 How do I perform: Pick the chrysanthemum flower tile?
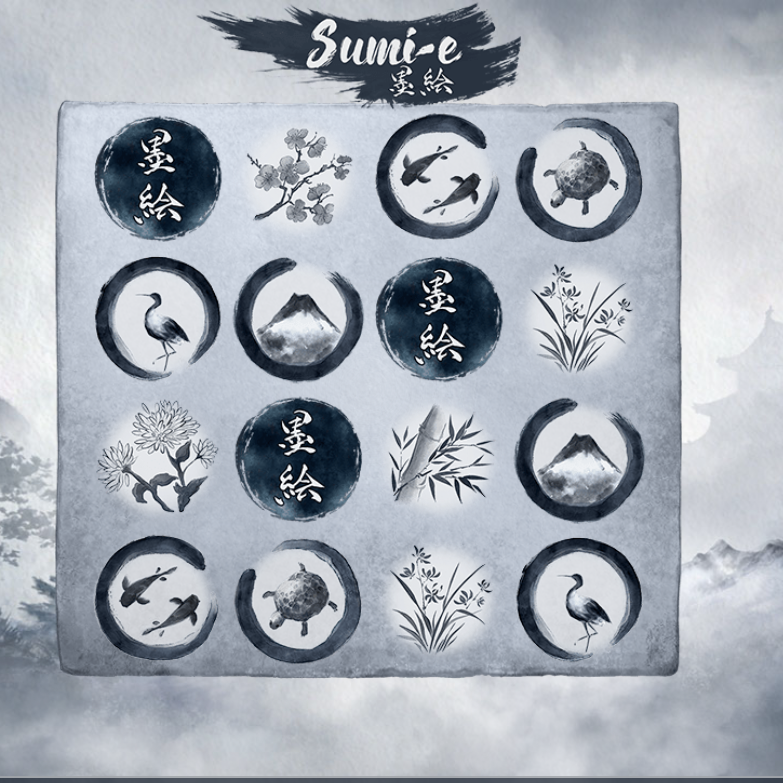159,458
